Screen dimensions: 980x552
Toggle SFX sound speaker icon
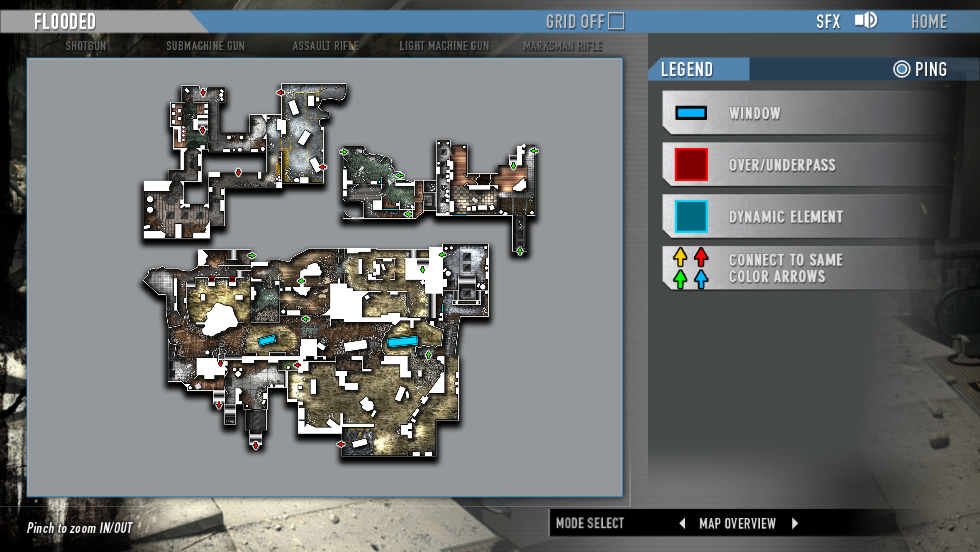coord(865,21)
